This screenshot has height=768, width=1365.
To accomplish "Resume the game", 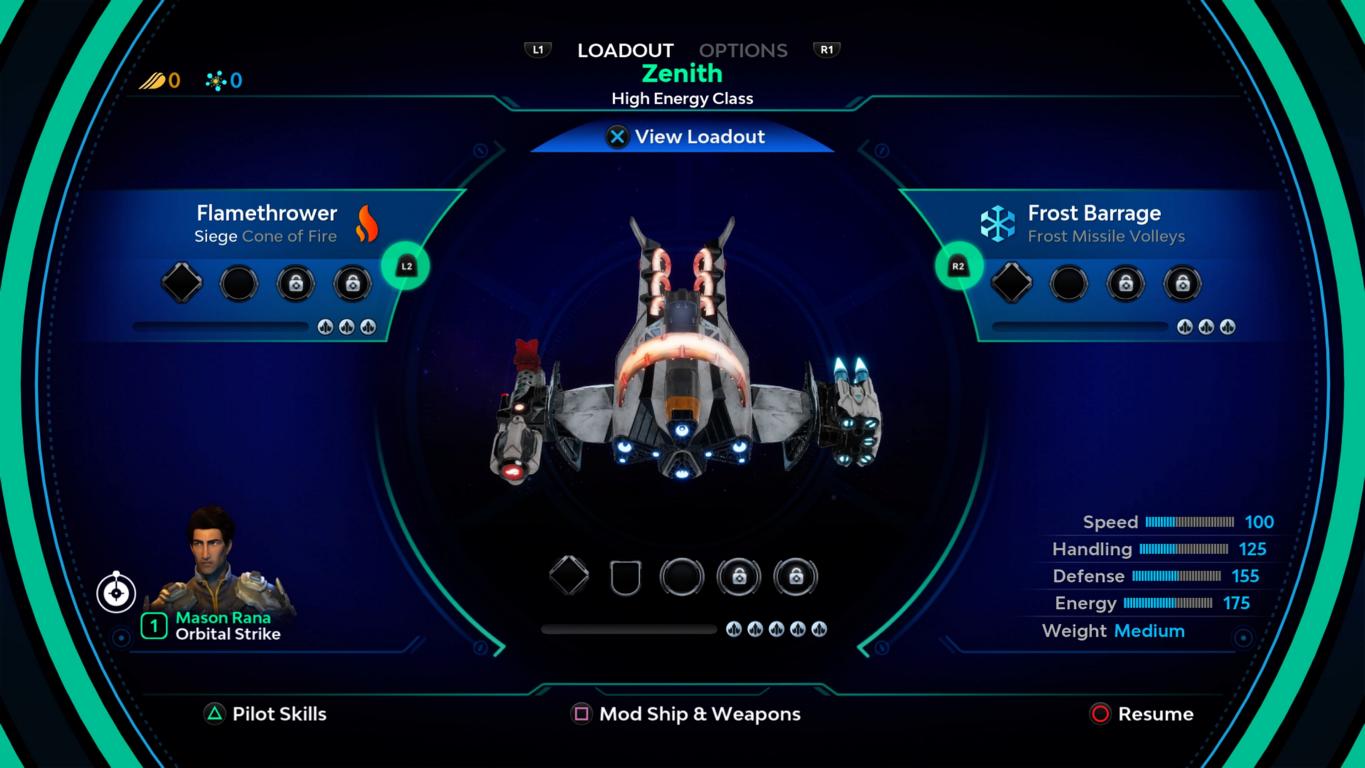I will click(1141, 714).
